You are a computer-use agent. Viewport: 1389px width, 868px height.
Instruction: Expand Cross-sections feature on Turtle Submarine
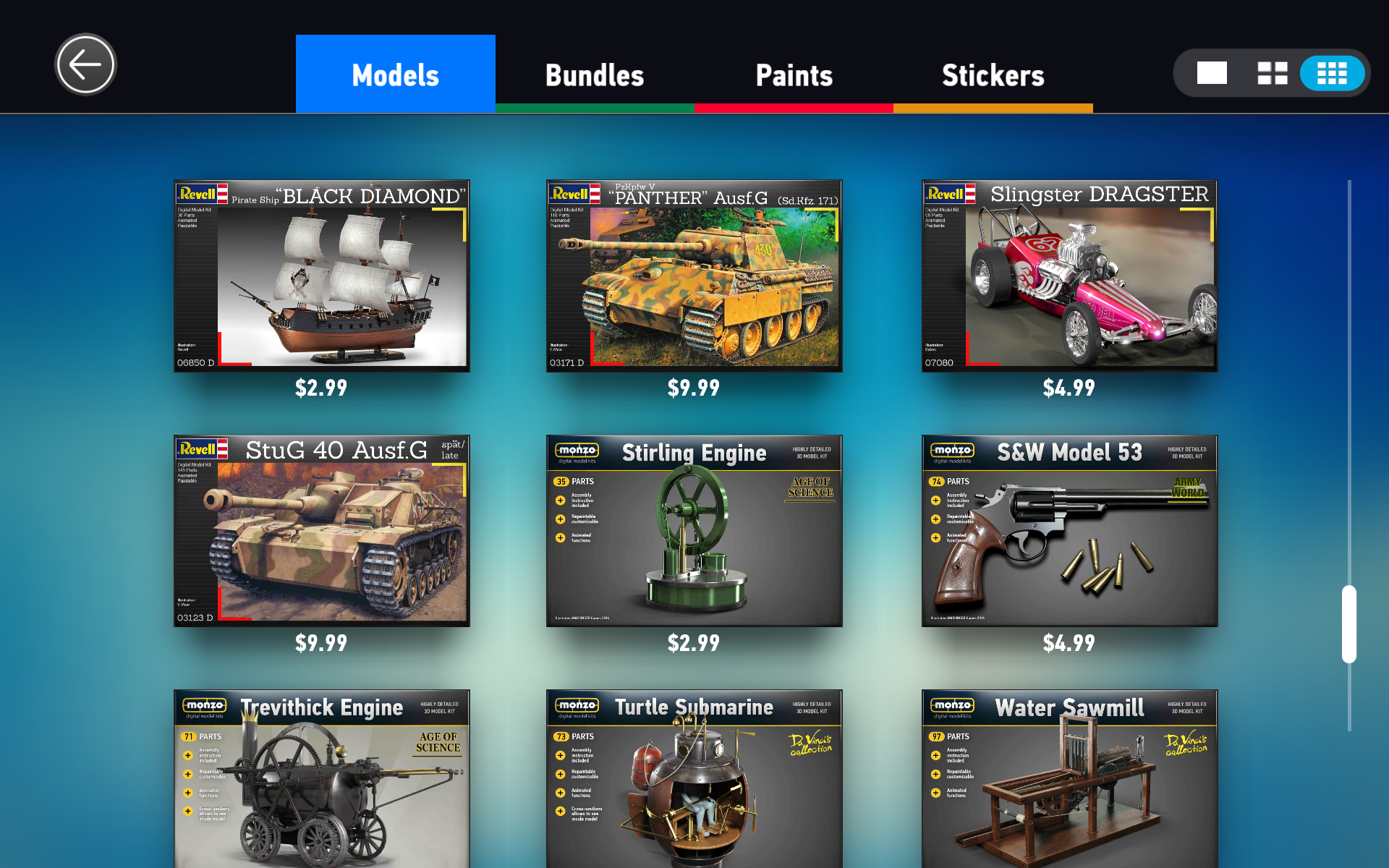[560, 811]
